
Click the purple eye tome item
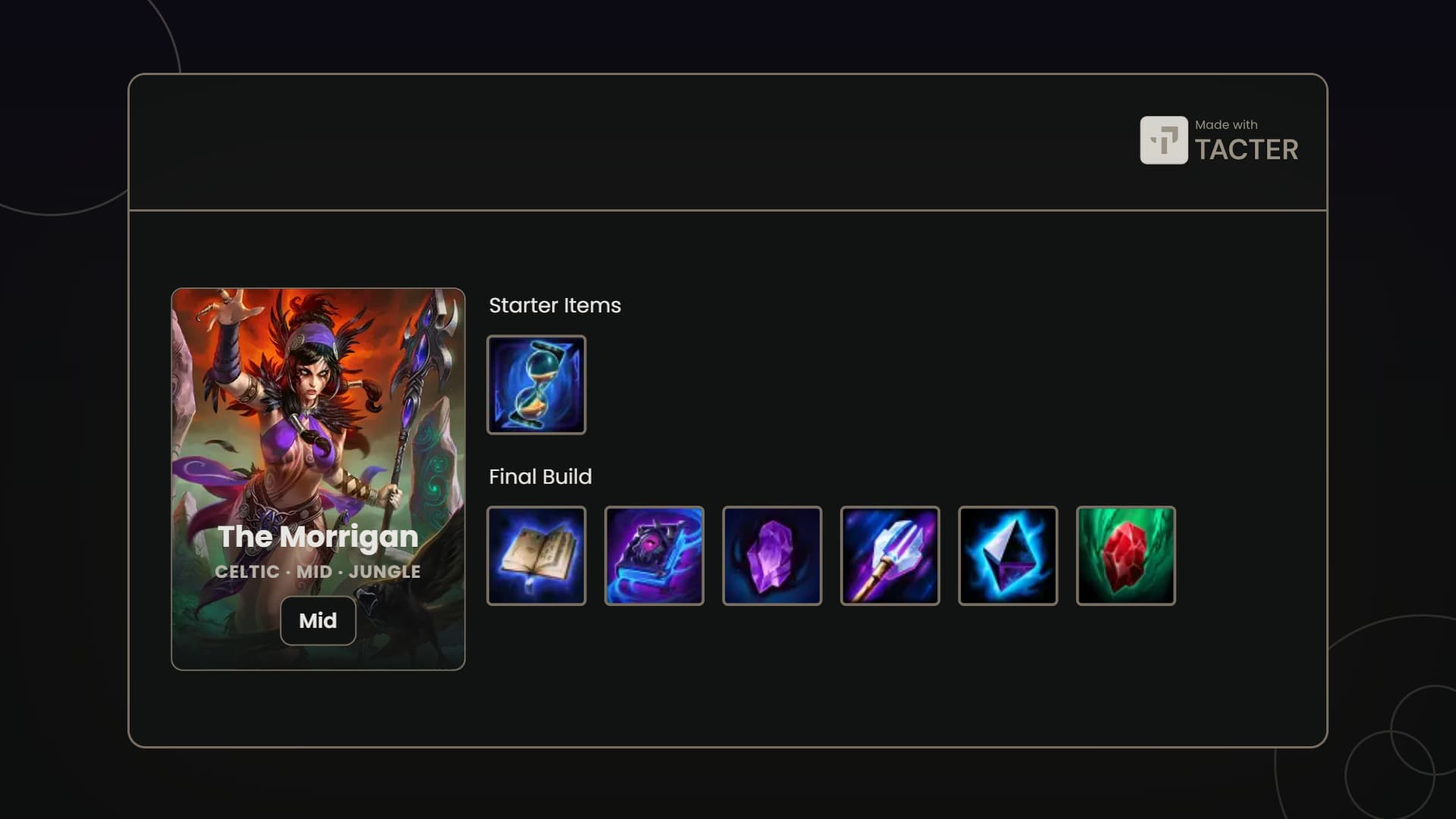654,556
